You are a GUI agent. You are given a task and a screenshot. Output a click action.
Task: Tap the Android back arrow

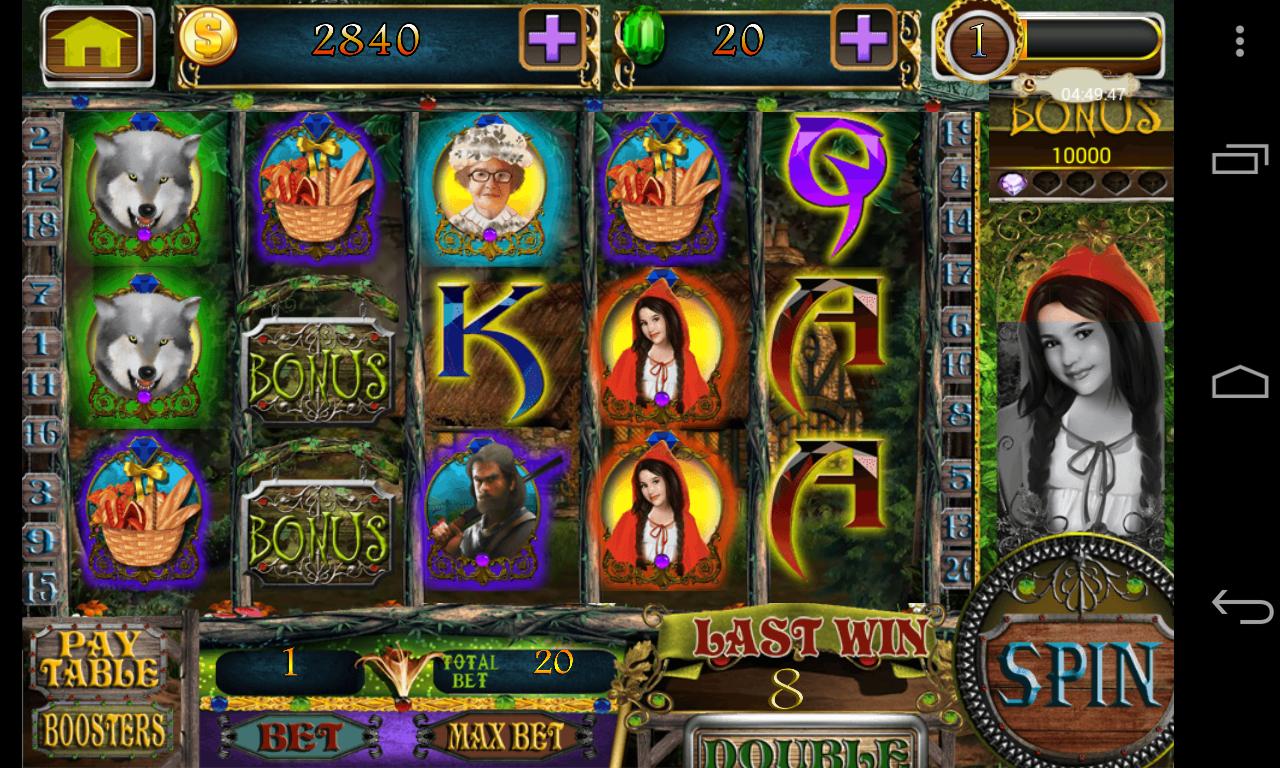pyautogui.click(x=1240, y=606)
